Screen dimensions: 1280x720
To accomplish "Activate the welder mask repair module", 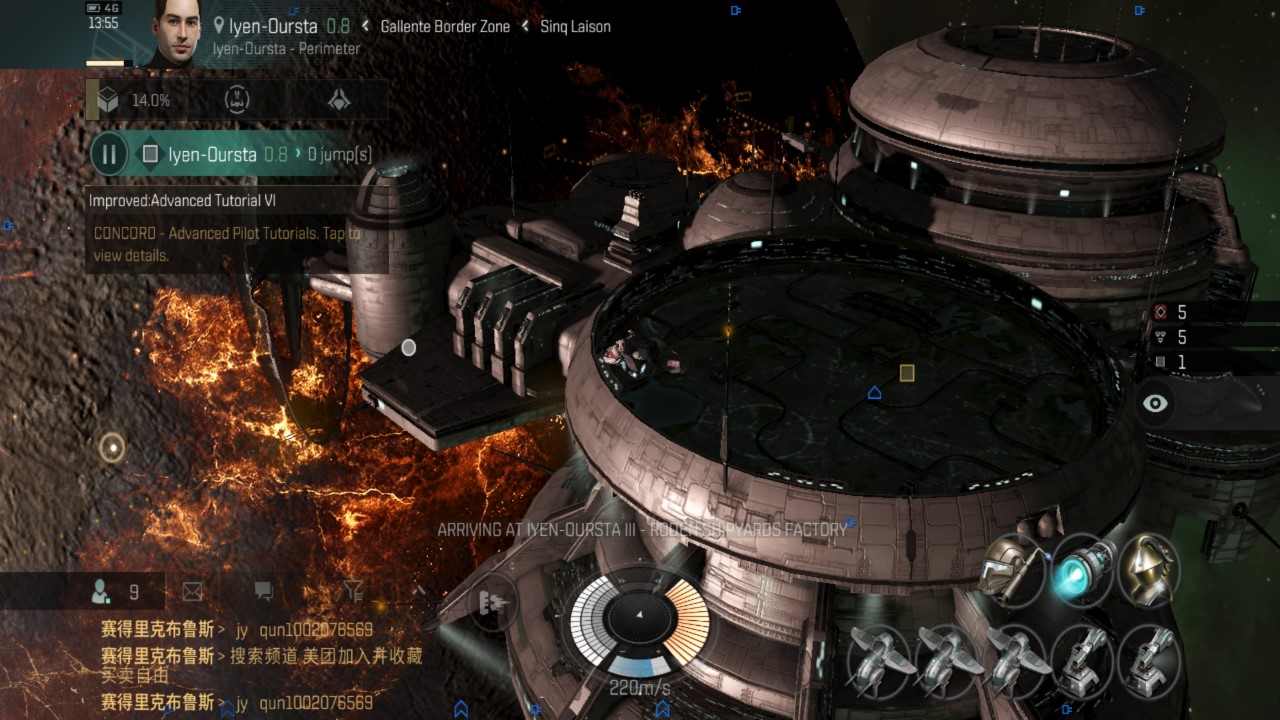I will click(x=1013, y=569).
